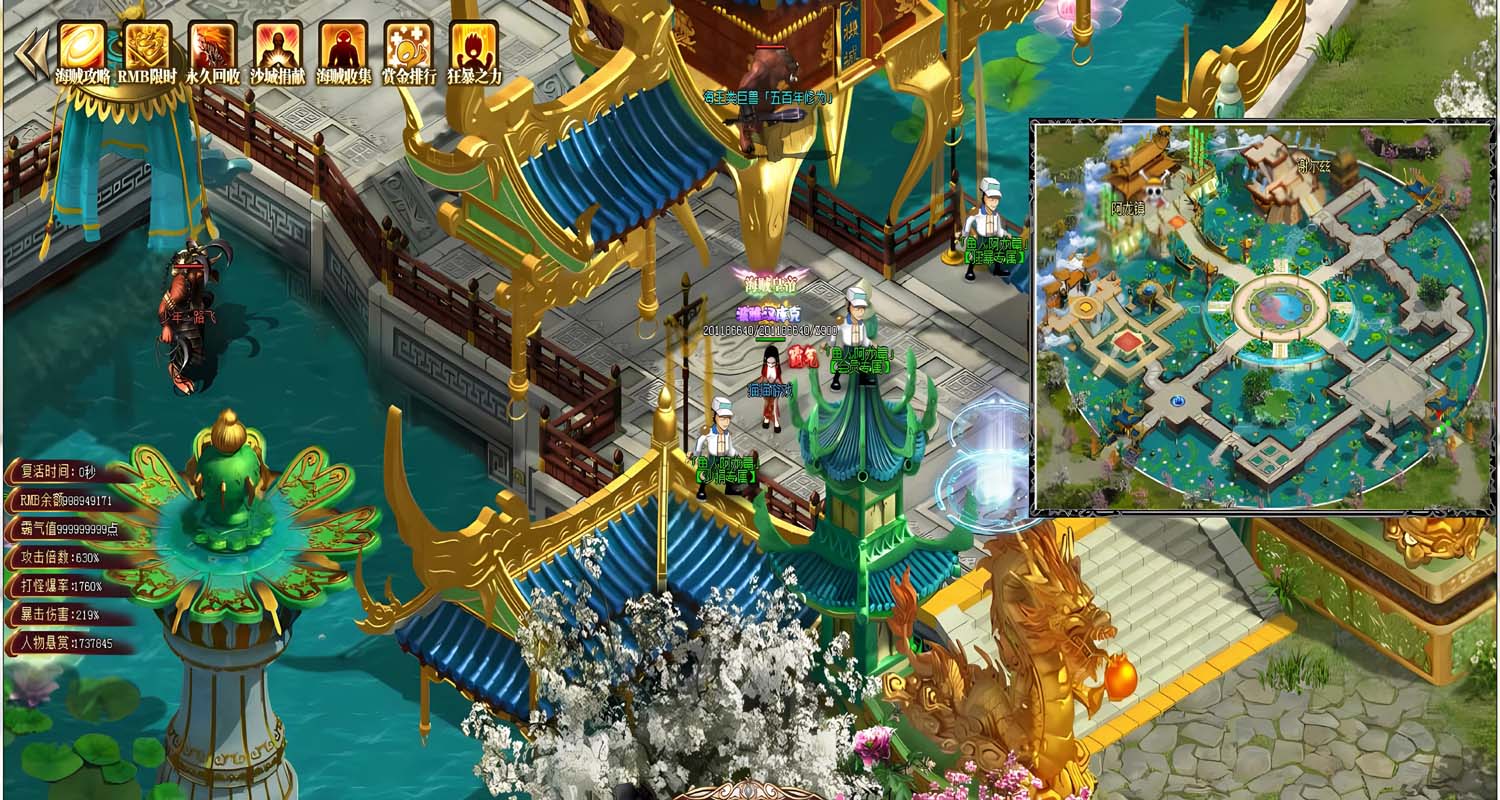Click the 攻击倍数 attack multiplier stat
Image resolution: width=1500 pixels, height=800 pixels.
(x=62, y=557)
